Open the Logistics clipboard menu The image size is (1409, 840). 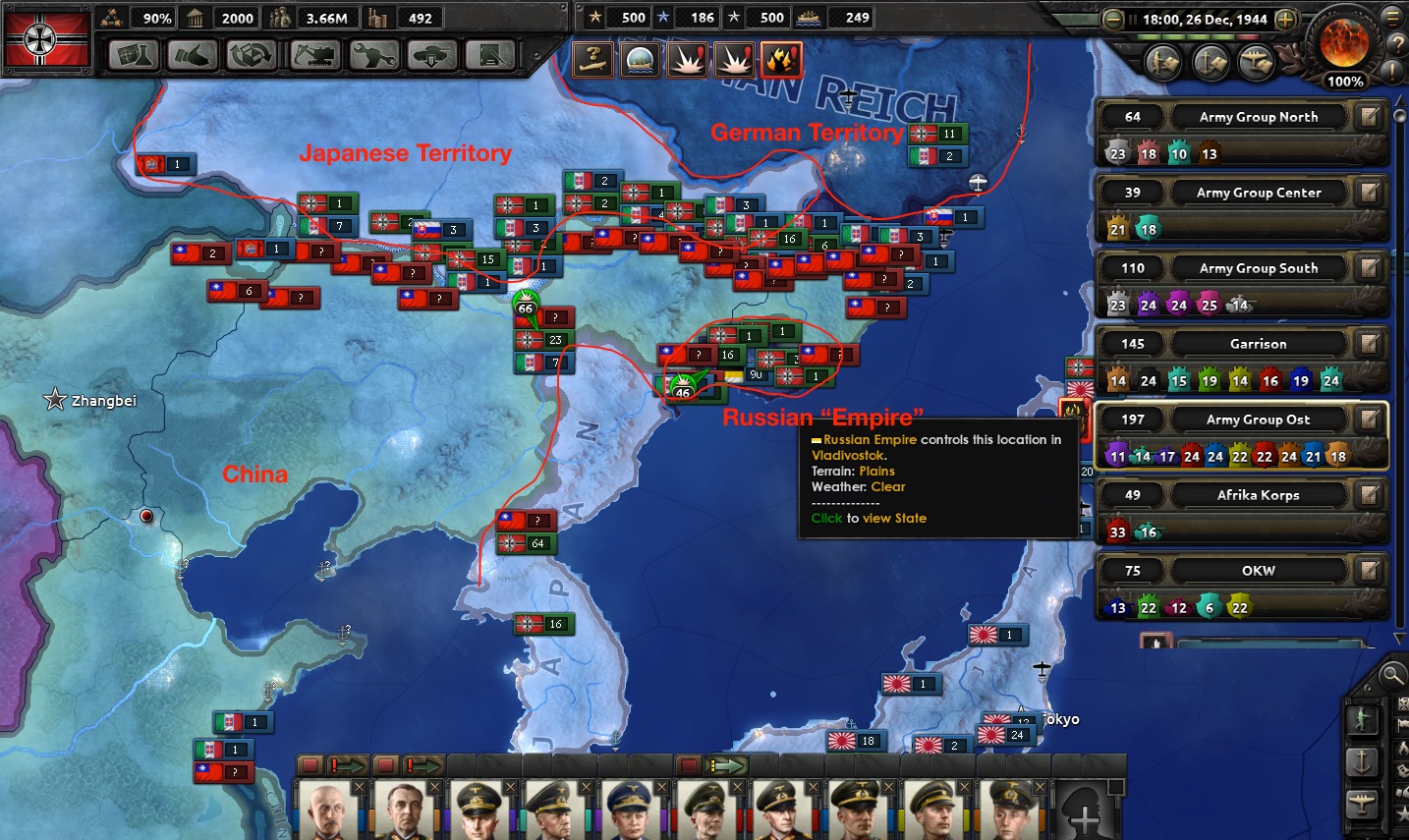coord(490,57)
